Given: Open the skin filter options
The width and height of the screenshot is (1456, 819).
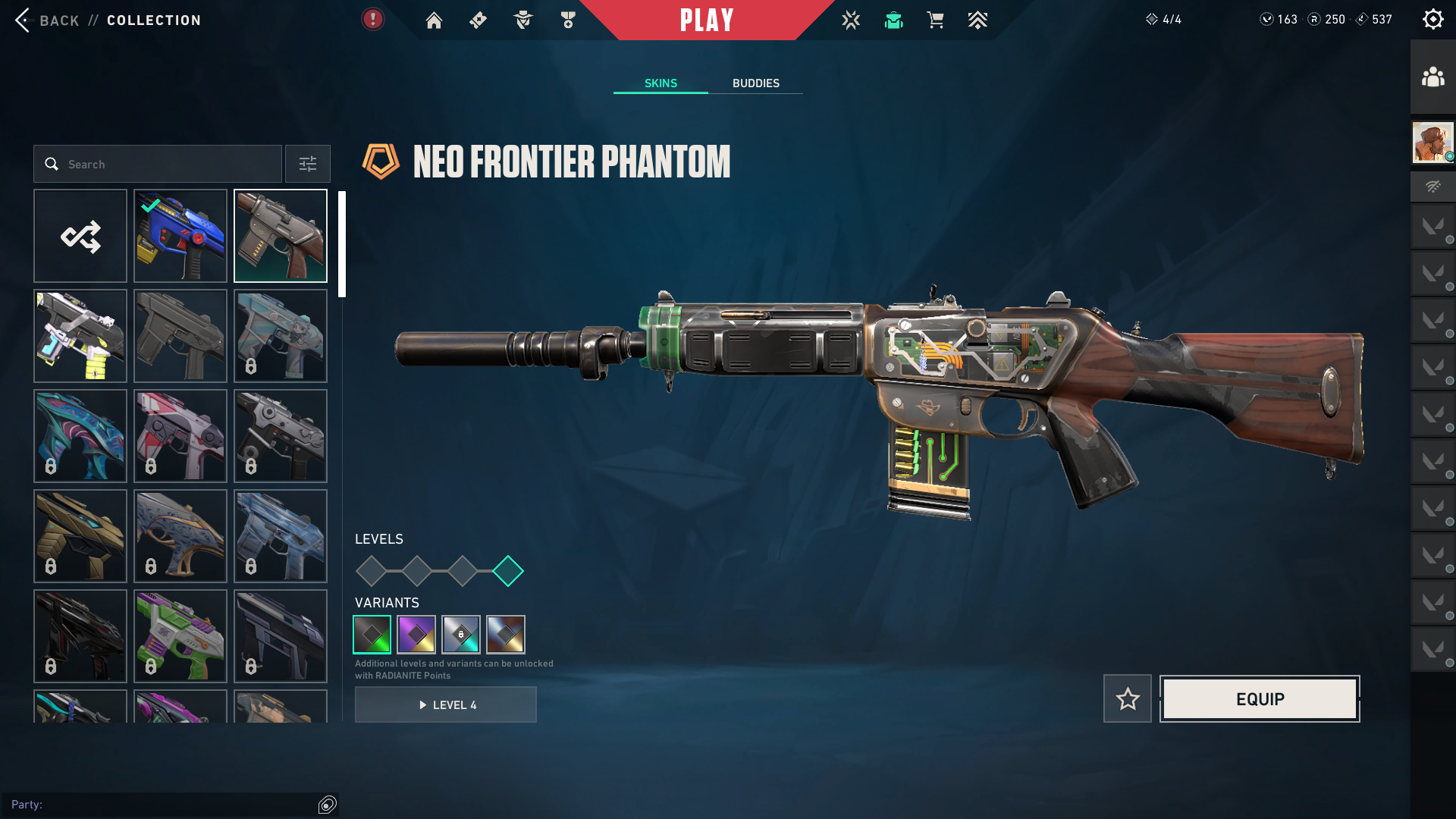Looking at the screenshot, I should pyautogui.click(x=308, y=164).
